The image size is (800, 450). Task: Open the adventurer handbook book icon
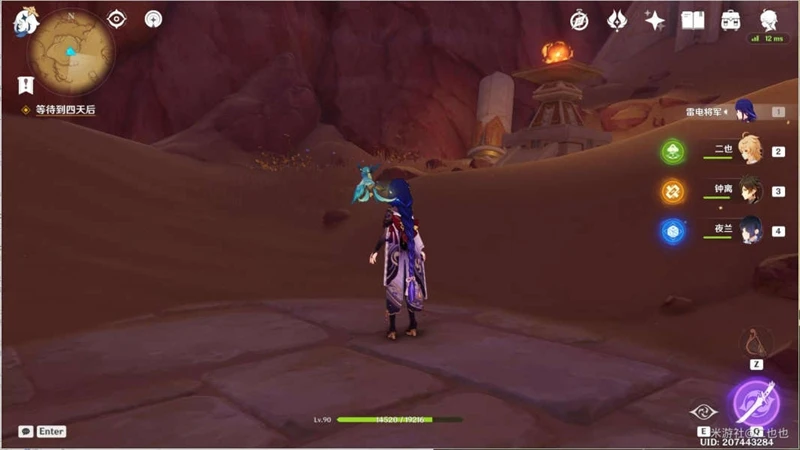tap(692, 20)
